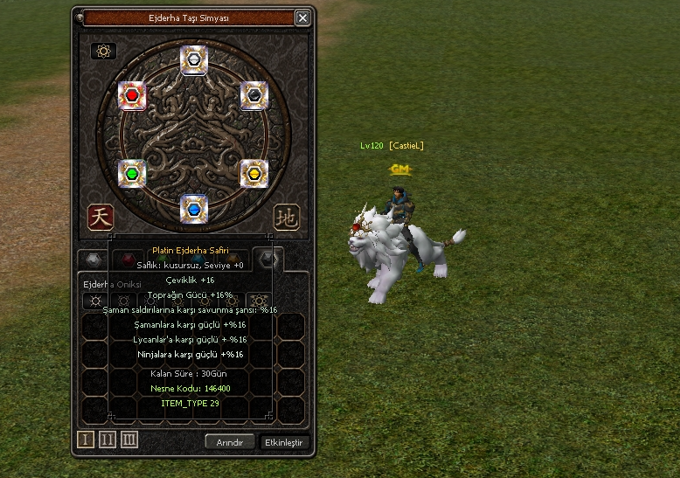The width and height of the screenshot is (680, 478).
Task: Select the green jade dragon stone slot
Action: pos(132,173)
